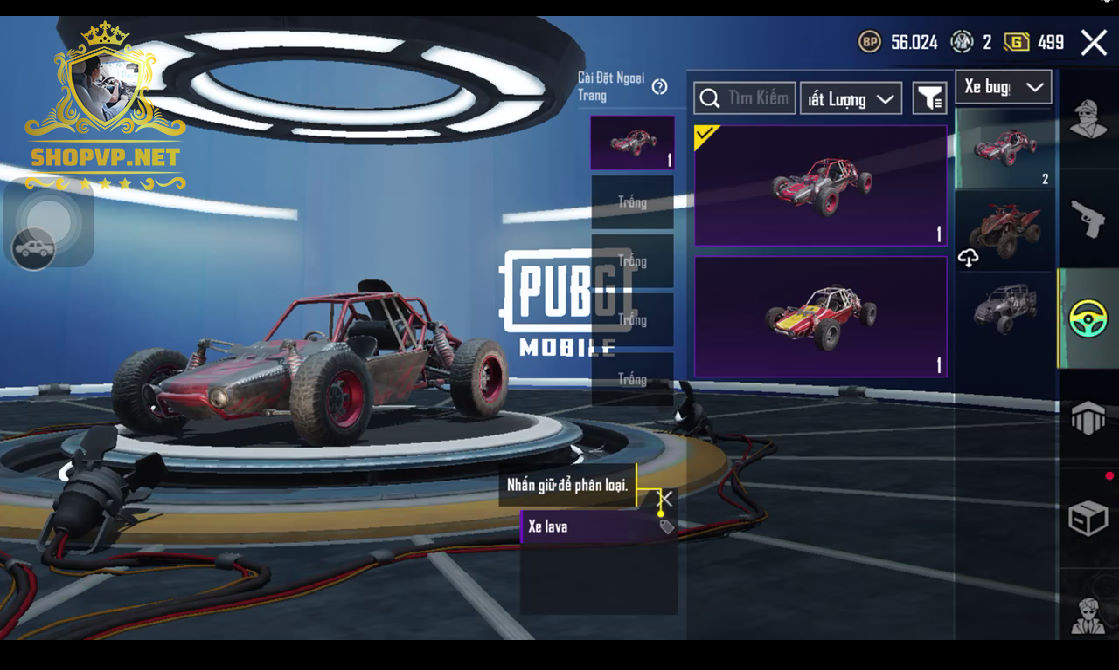The height and width of the screenshot is (670, 1119).
Task: Click the help icon beside Cài Đặt Ngoại Trang
Action: 659,87
